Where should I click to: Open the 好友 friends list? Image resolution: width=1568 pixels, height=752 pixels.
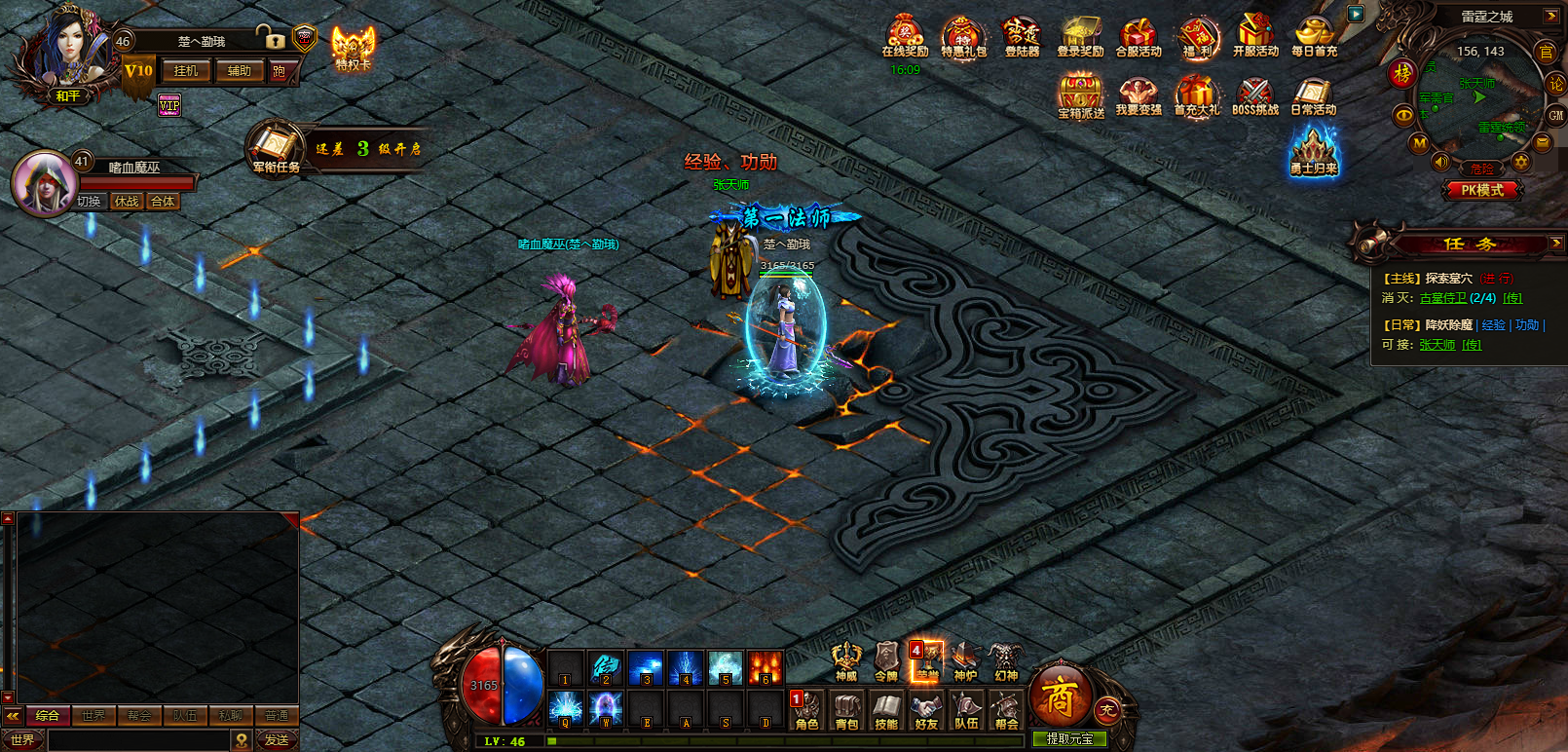coord(926,710)
